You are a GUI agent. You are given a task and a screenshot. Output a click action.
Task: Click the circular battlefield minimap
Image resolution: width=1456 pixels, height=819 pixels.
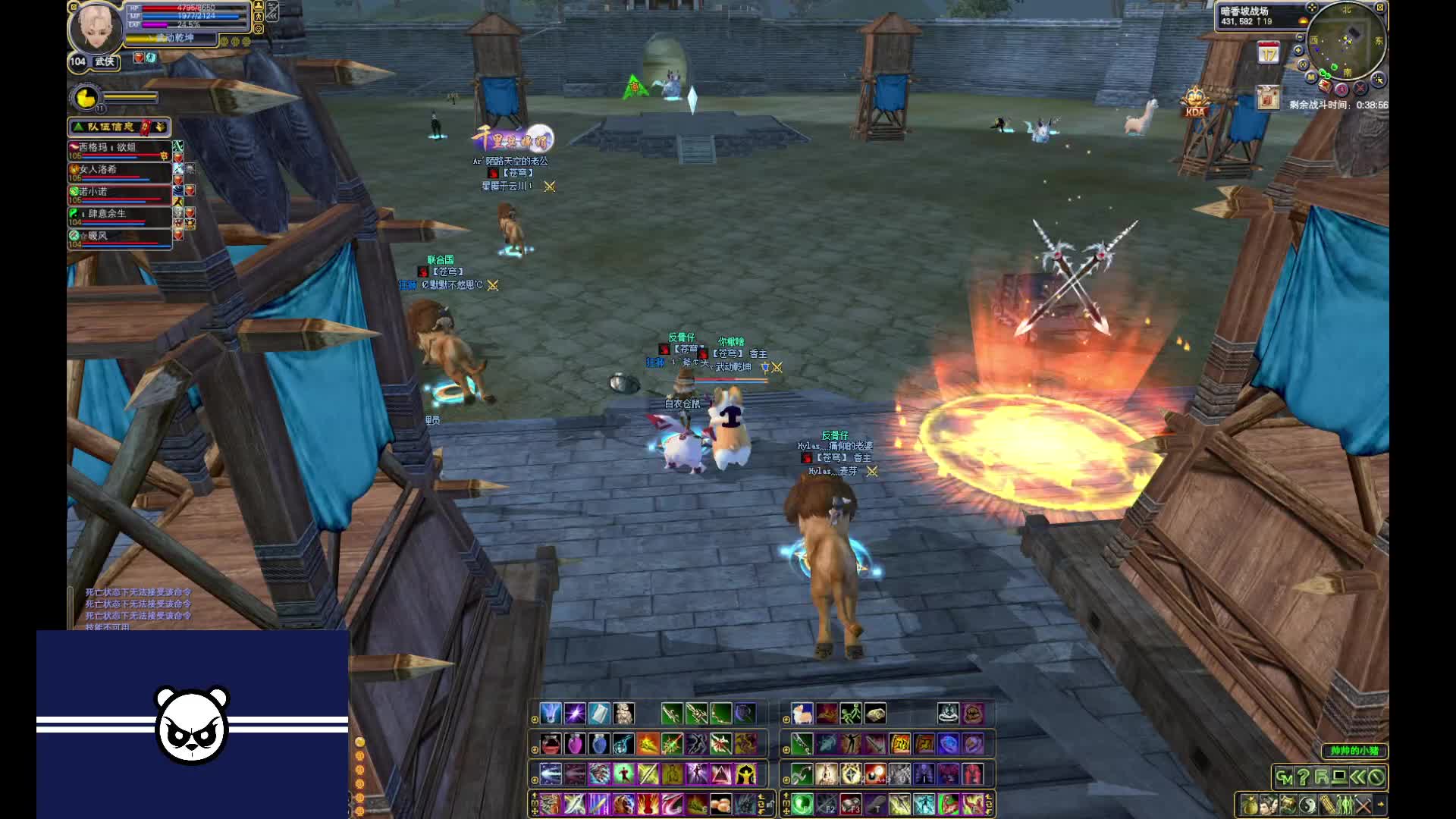pyautogui.click(x=1347, y=39)
